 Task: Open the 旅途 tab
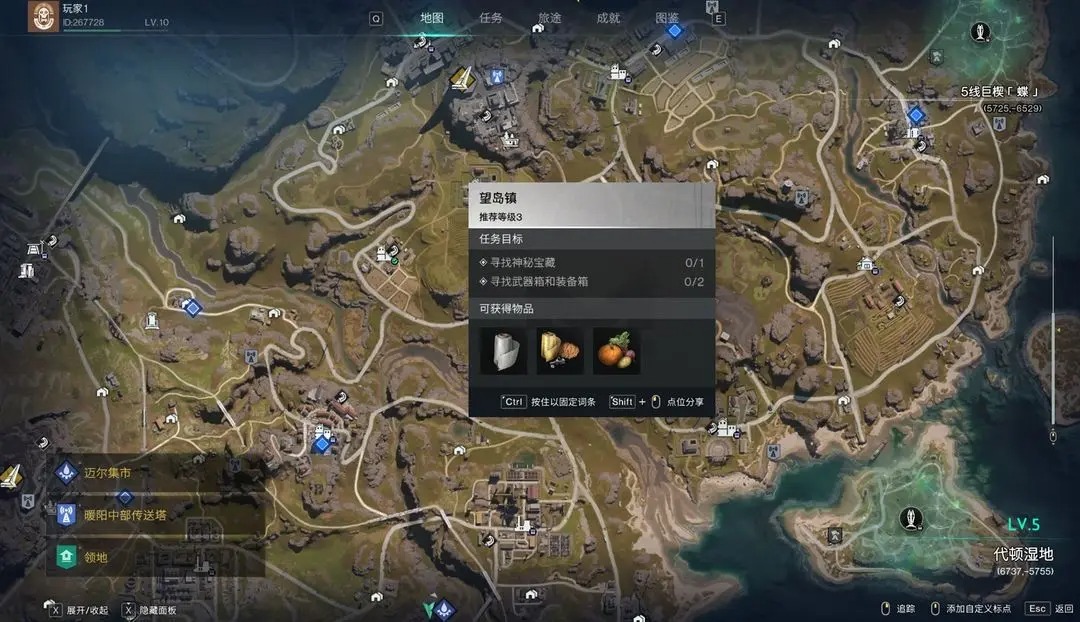(549, 18)
